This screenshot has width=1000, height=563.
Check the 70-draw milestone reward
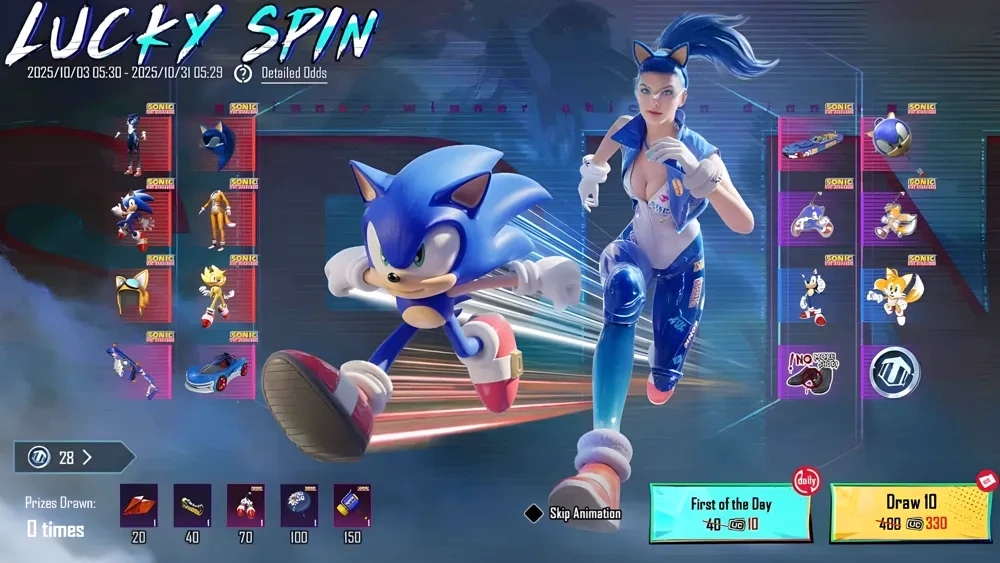point(245,506)
